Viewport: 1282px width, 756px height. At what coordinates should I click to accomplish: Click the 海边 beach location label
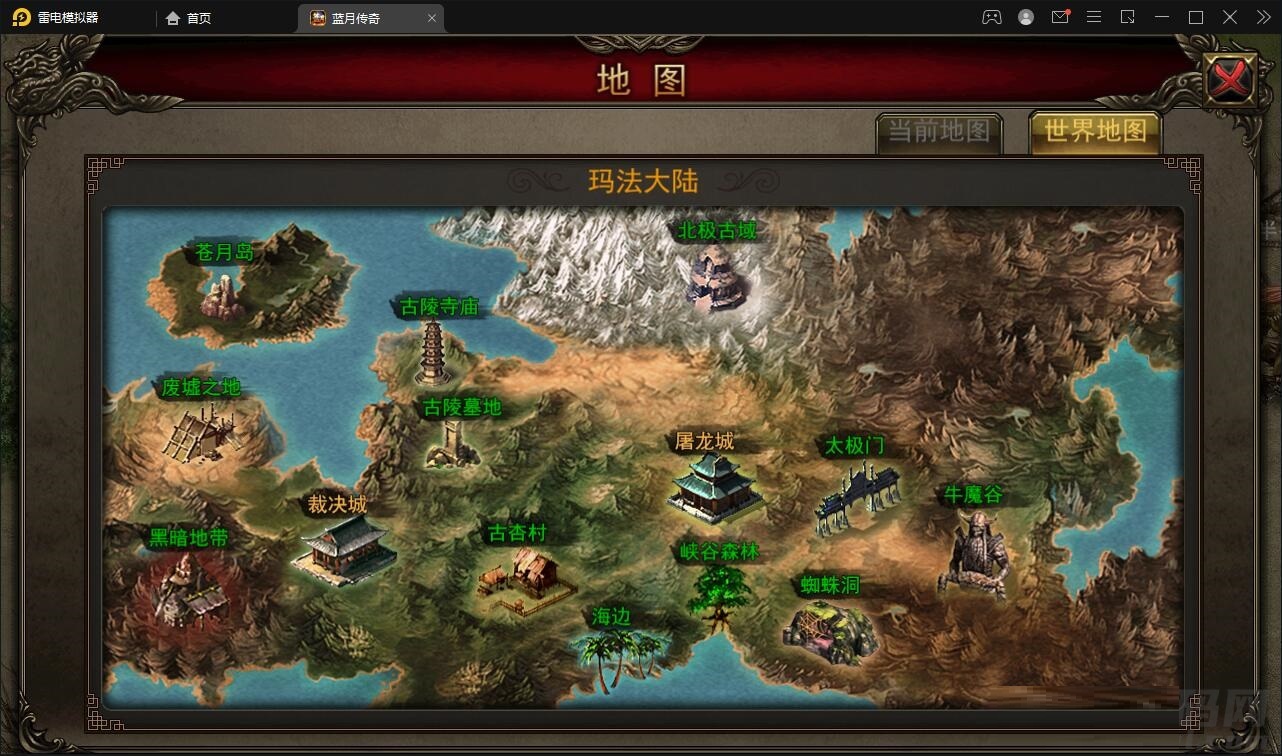[612, 617]
